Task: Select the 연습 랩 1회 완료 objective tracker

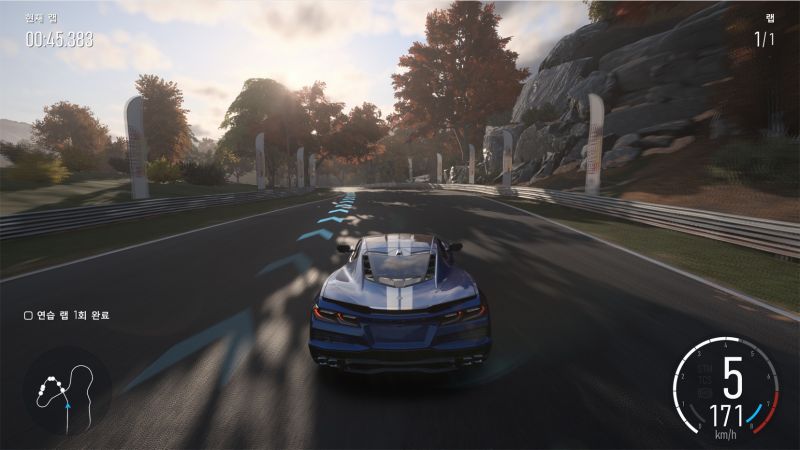Action: point(66,315)
